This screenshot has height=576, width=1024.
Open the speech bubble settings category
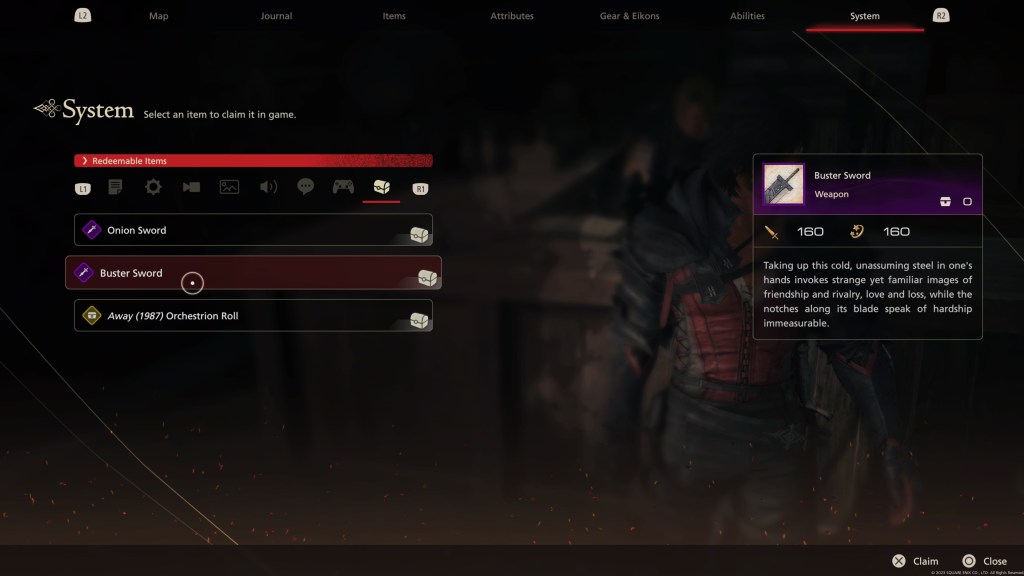coord(306,187)
